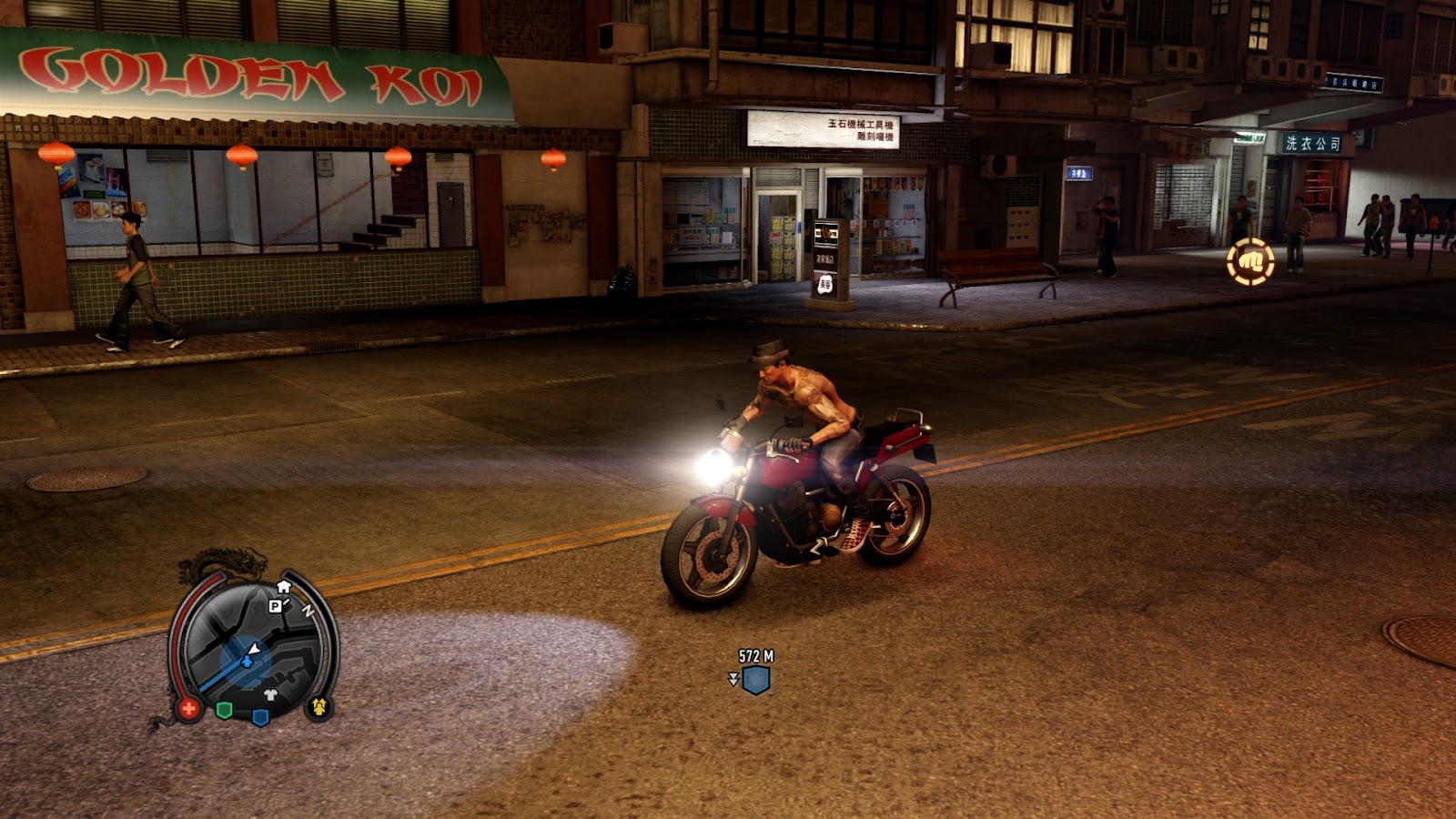The height and width of the screenshot is (819, 1456).
Task: Click the parking garage P marker
Action: click(x=275, y=606)
